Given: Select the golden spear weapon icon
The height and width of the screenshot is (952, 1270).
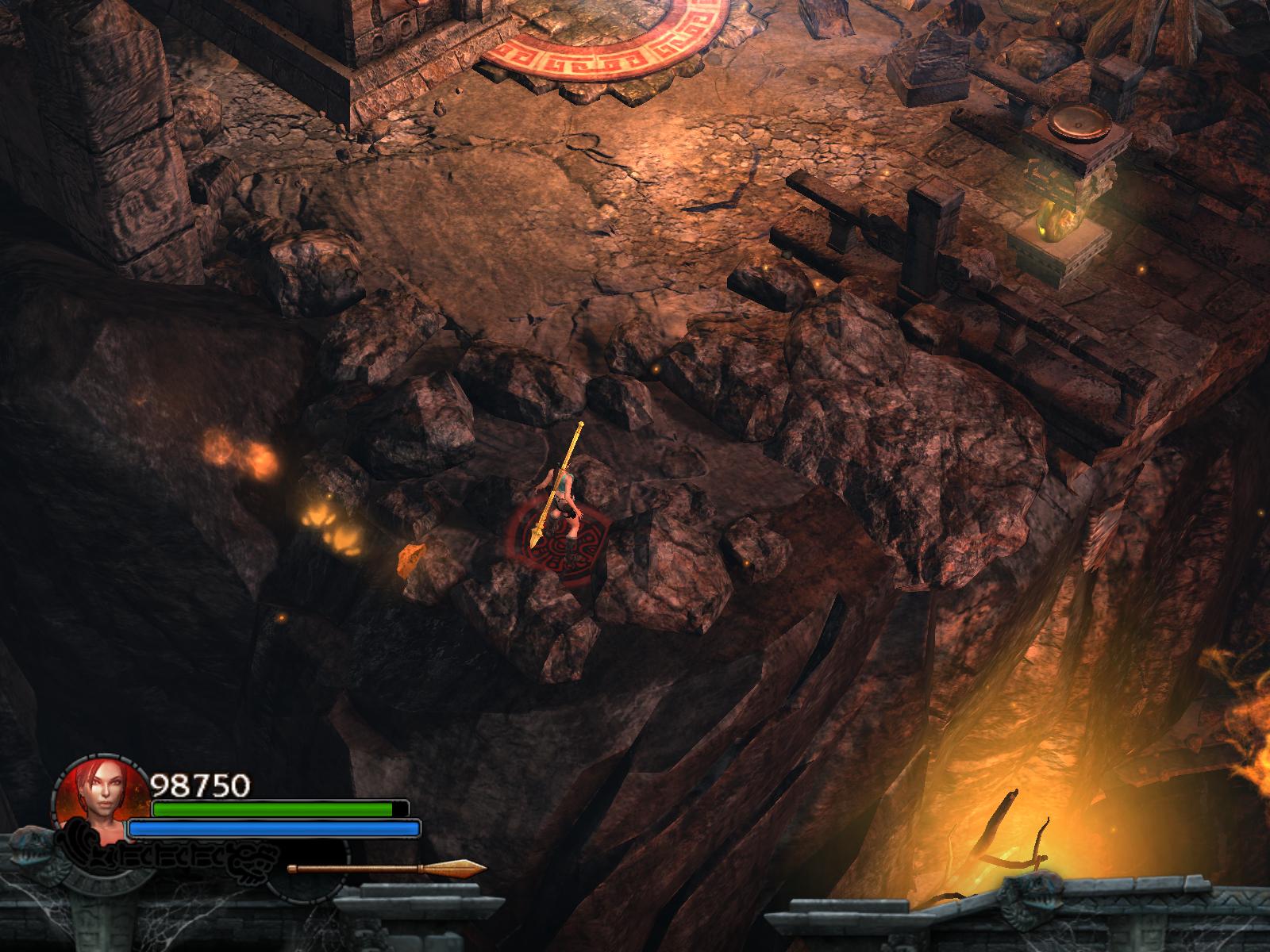Looking at the screenshot, I should [x=387, y=868].
